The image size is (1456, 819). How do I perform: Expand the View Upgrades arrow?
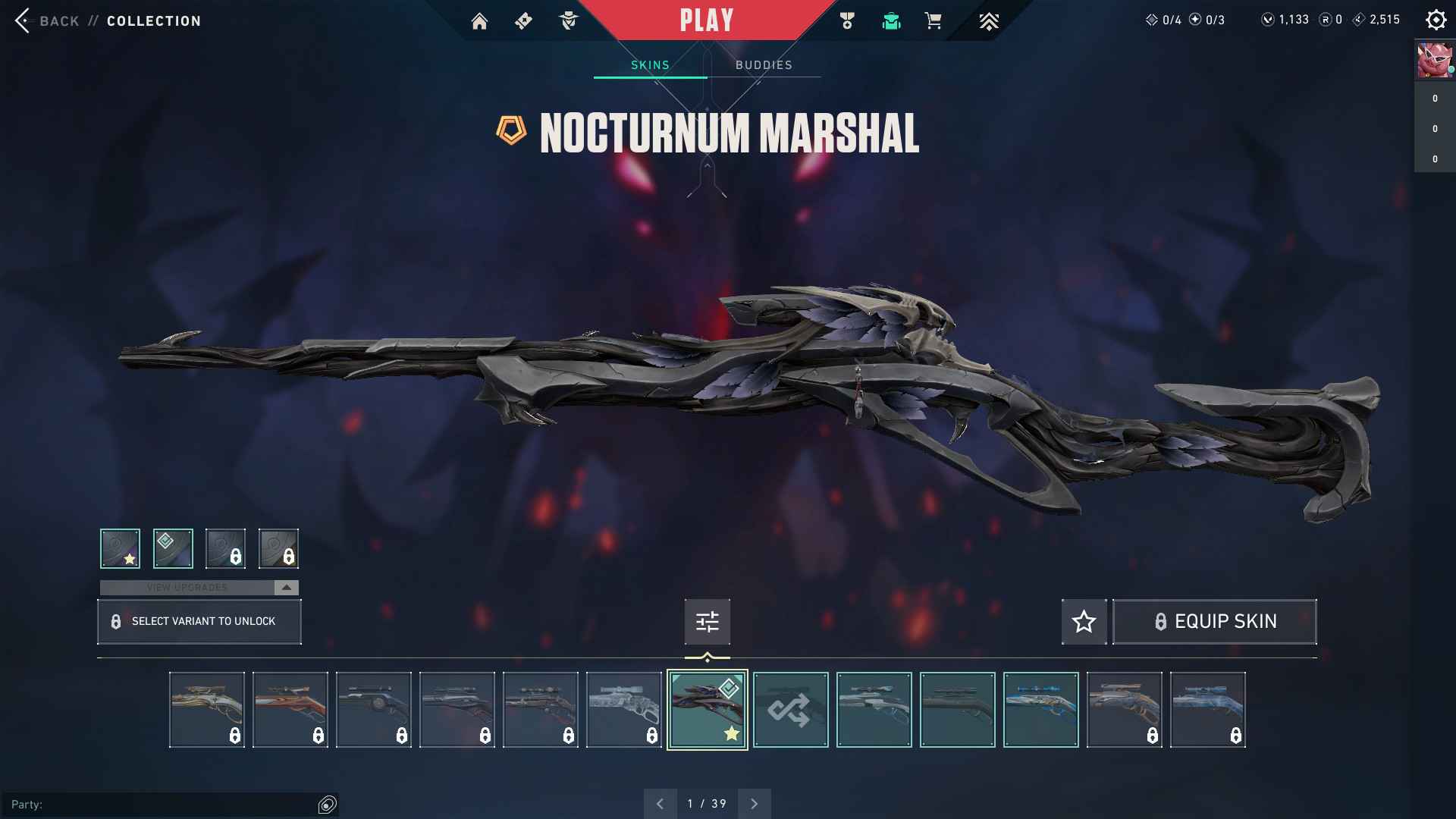pos(286,588)
